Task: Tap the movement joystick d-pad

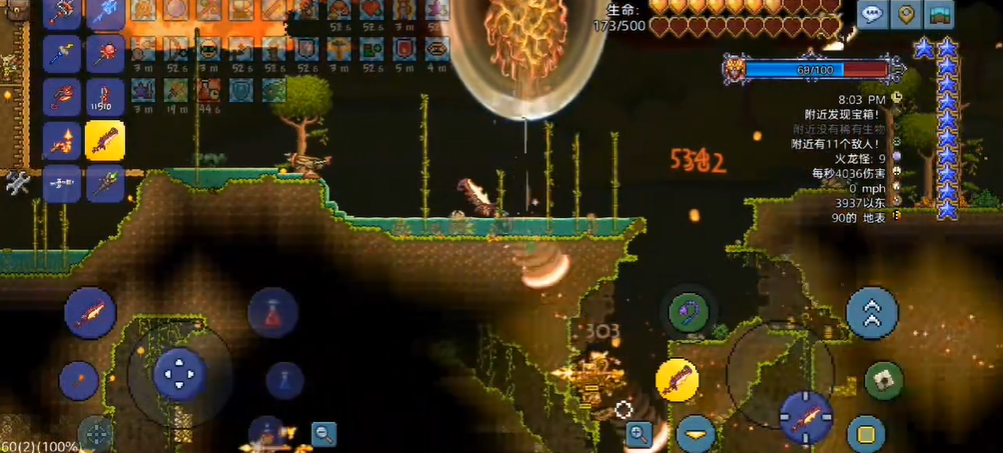Action: click(180, 374)
